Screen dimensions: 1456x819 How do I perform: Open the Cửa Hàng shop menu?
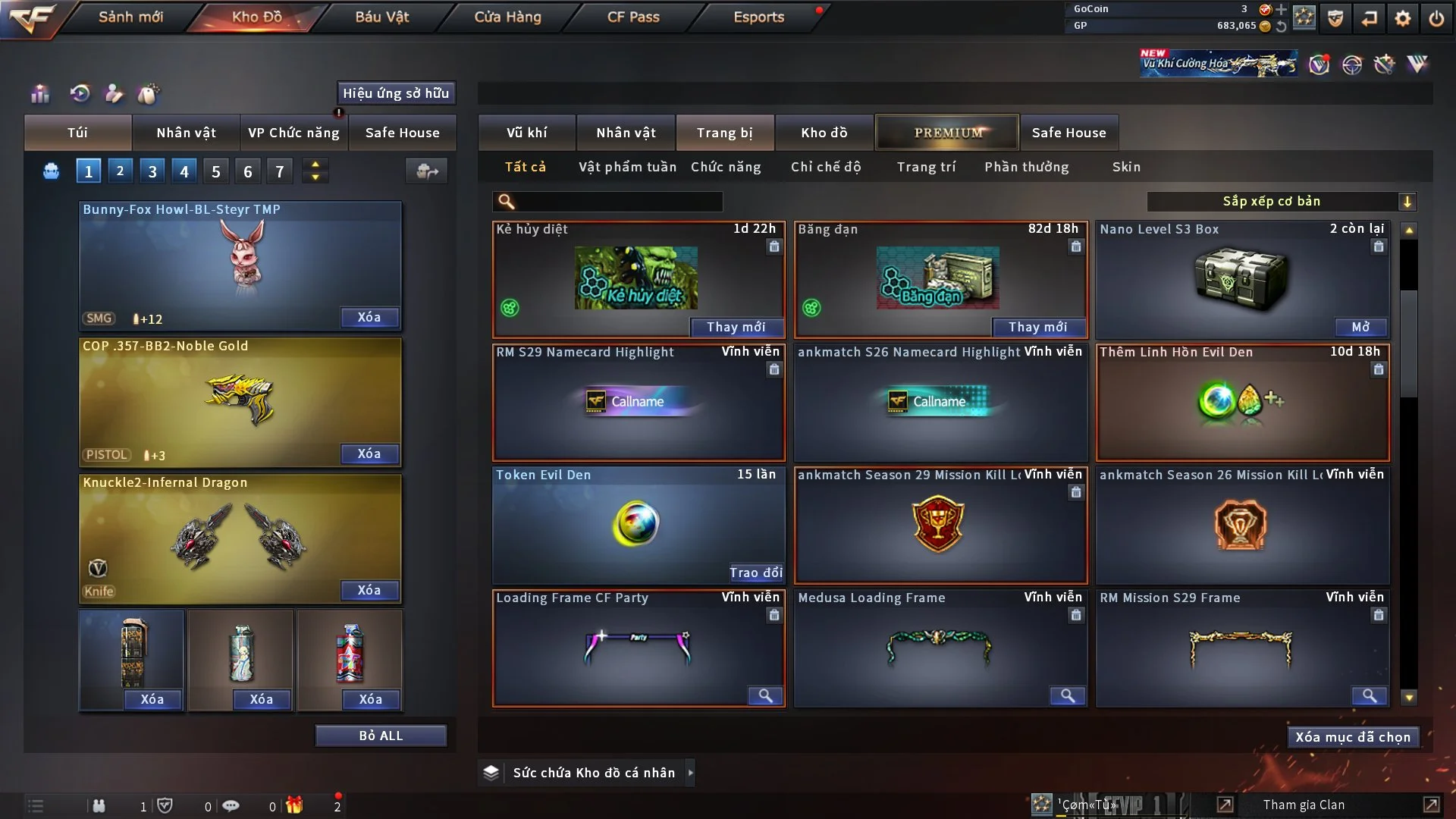pyautogui.click(x=507, y=17)
